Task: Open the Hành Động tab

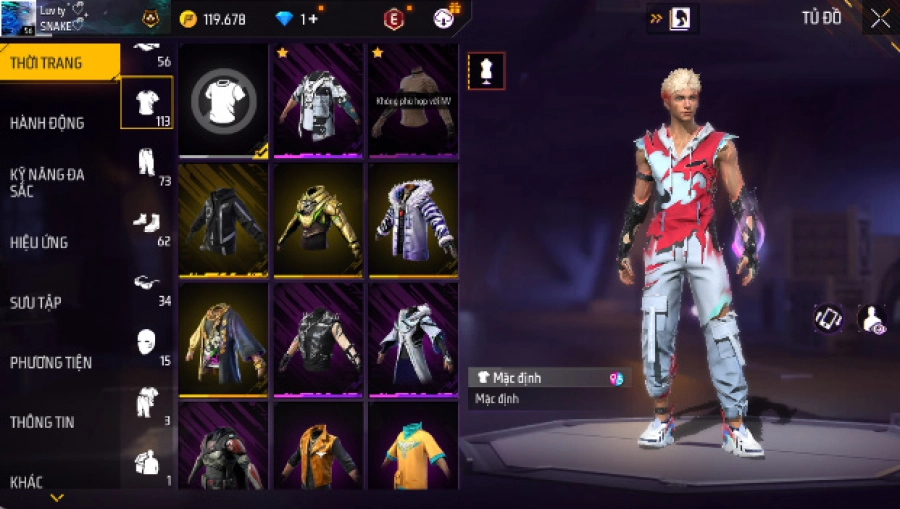Action: coord(47,123)
